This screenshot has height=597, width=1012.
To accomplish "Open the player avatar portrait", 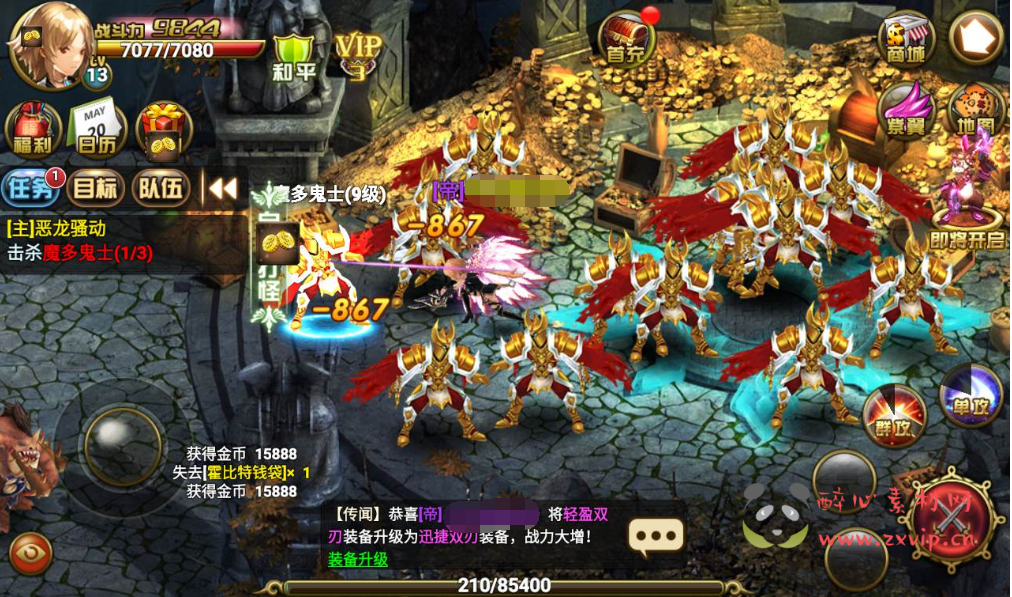I will (46, 39).
